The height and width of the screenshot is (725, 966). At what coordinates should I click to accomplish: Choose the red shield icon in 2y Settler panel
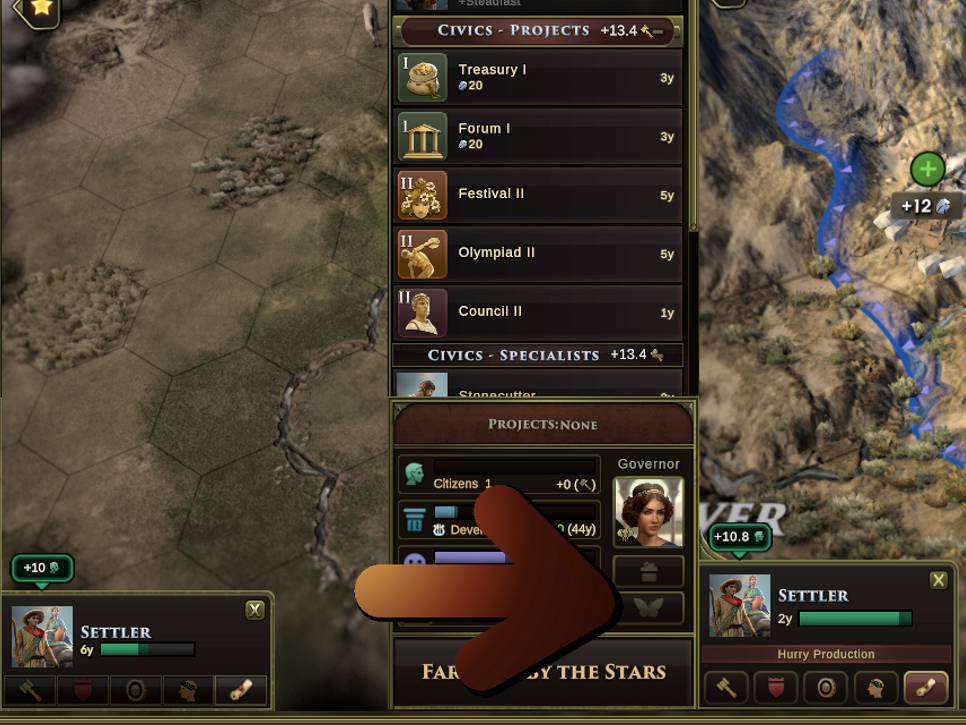pos(776,688)
